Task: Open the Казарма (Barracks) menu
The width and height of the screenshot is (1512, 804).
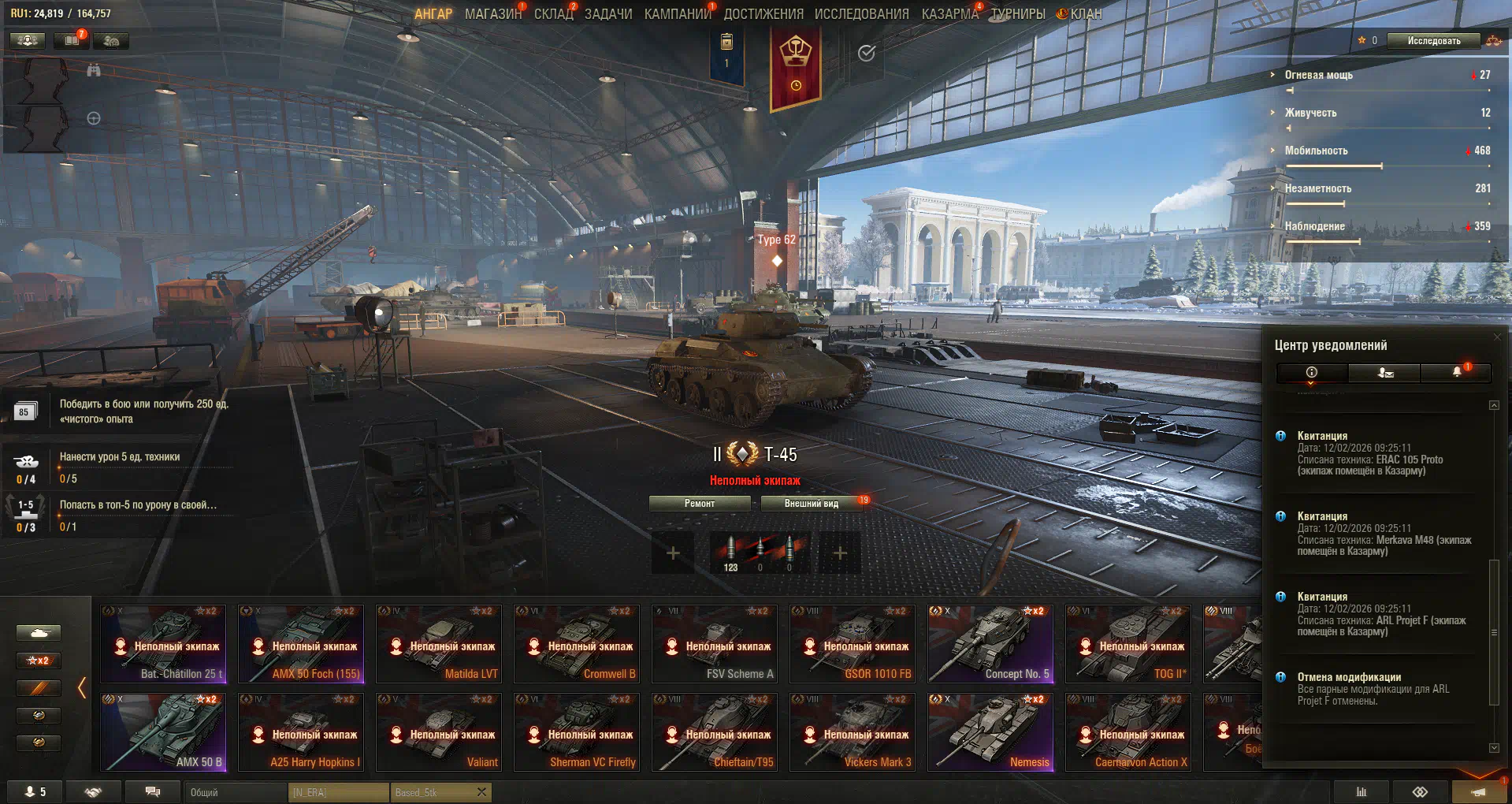Action: tap(949, 14)
